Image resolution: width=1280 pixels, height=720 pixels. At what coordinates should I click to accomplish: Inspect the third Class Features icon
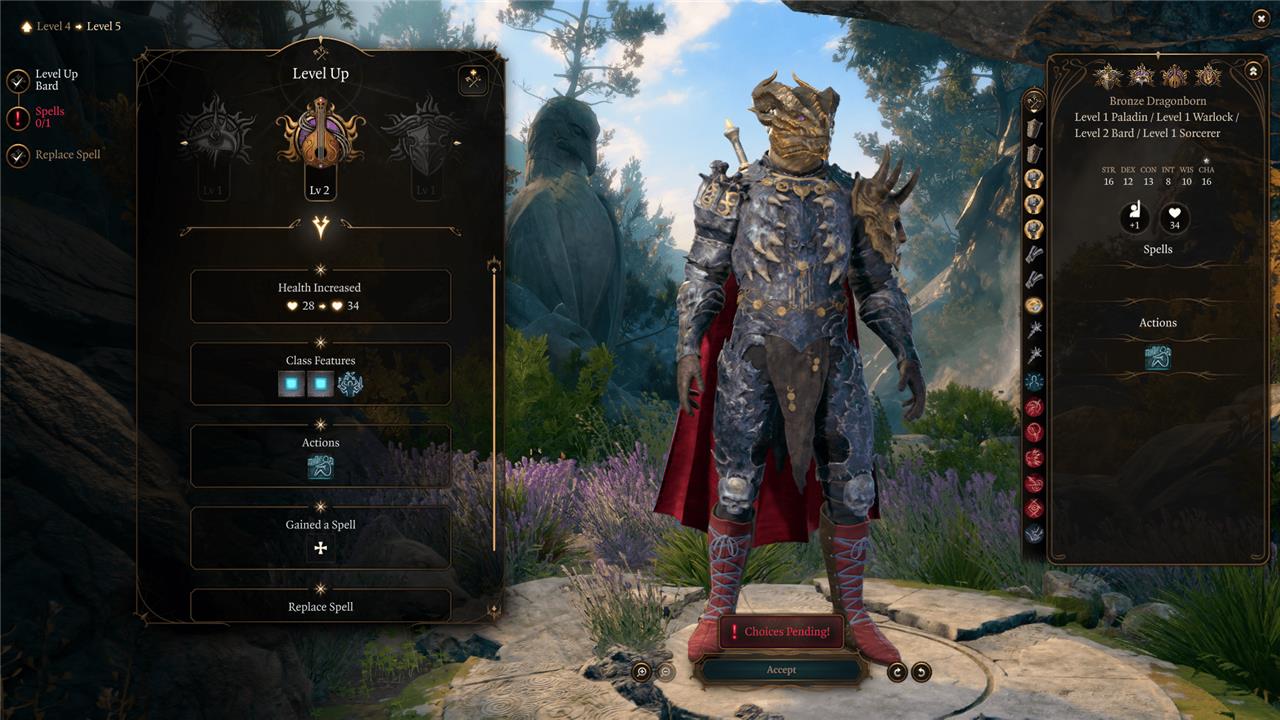coord(350,384)
